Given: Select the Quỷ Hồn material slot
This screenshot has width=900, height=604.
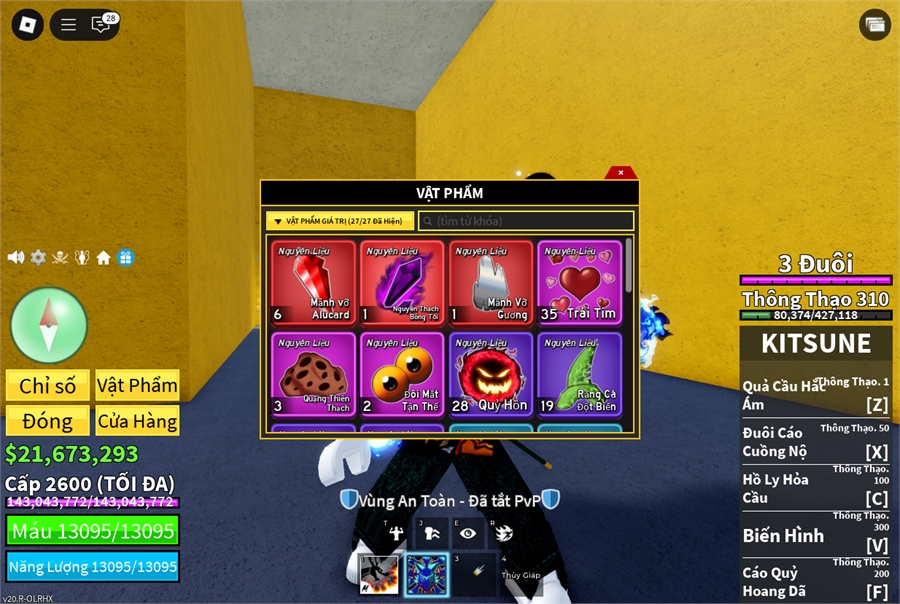Looking at the screenshot, I should coord(490,374).
